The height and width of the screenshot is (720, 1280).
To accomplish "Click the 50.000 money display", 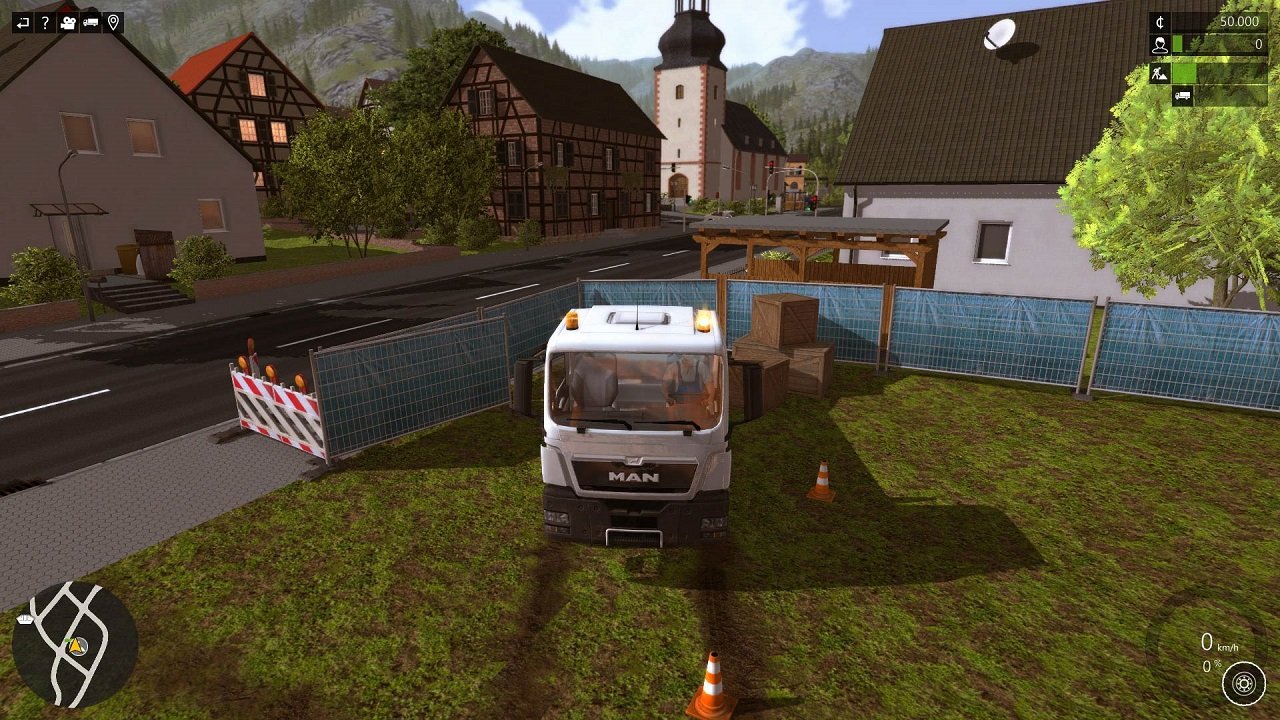I will [1240, 21].
